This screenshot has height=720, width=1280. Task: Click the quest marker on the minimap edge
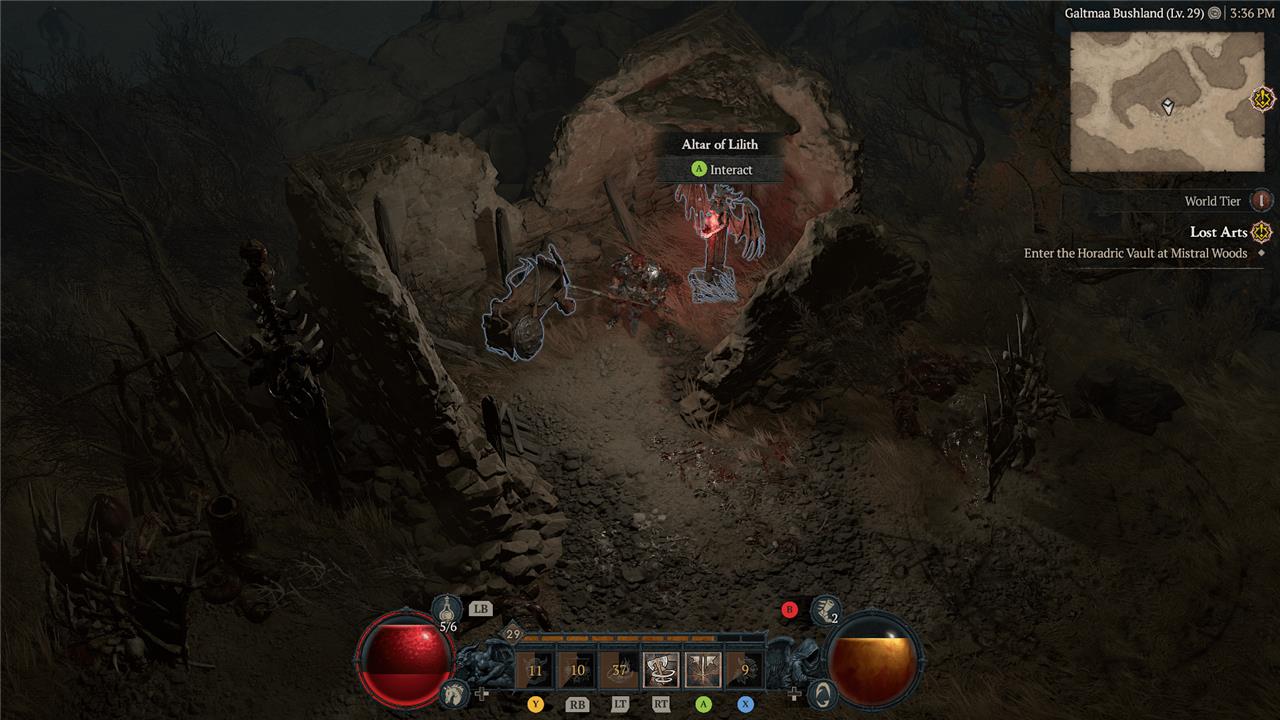click(1263, 99)
